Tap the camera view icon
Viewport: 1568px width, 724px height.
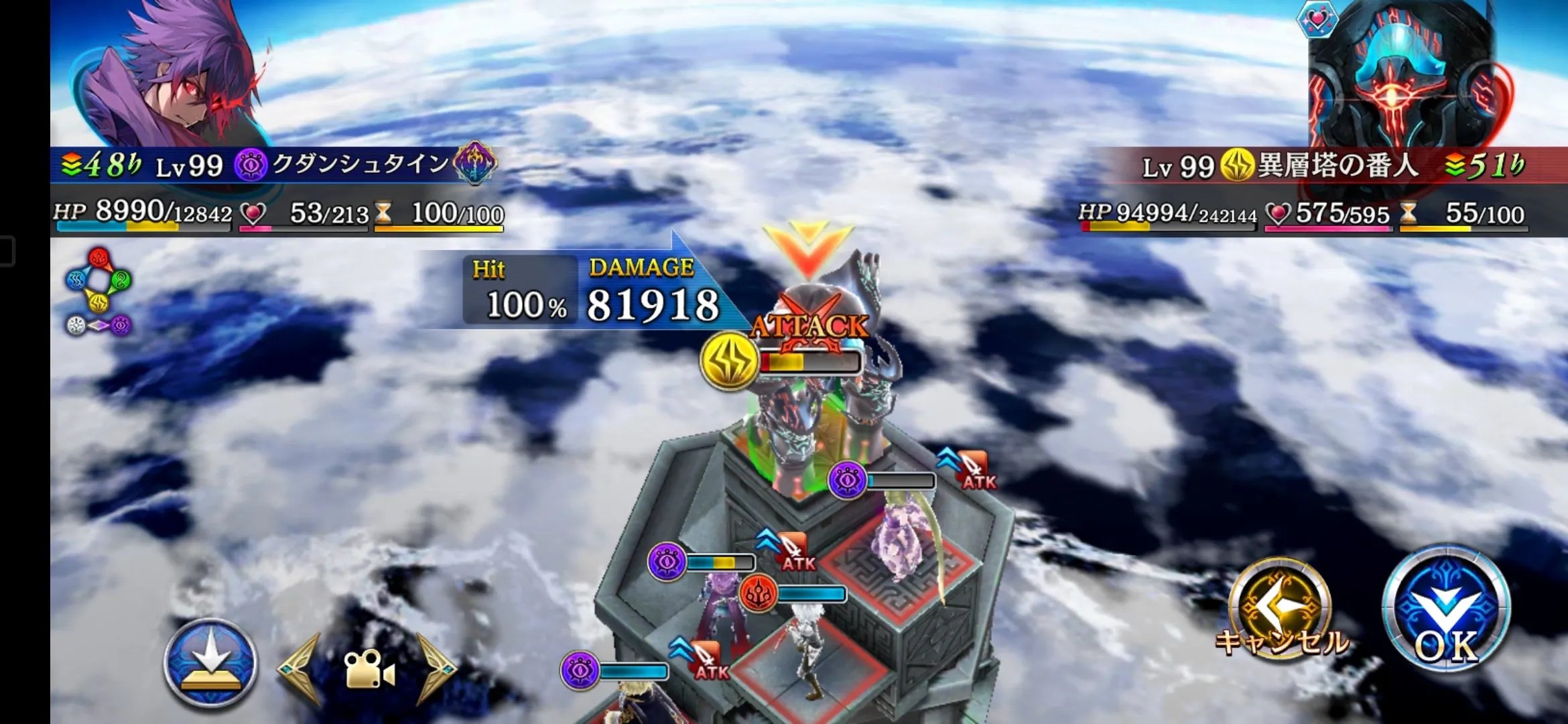[x=367, y=670]
